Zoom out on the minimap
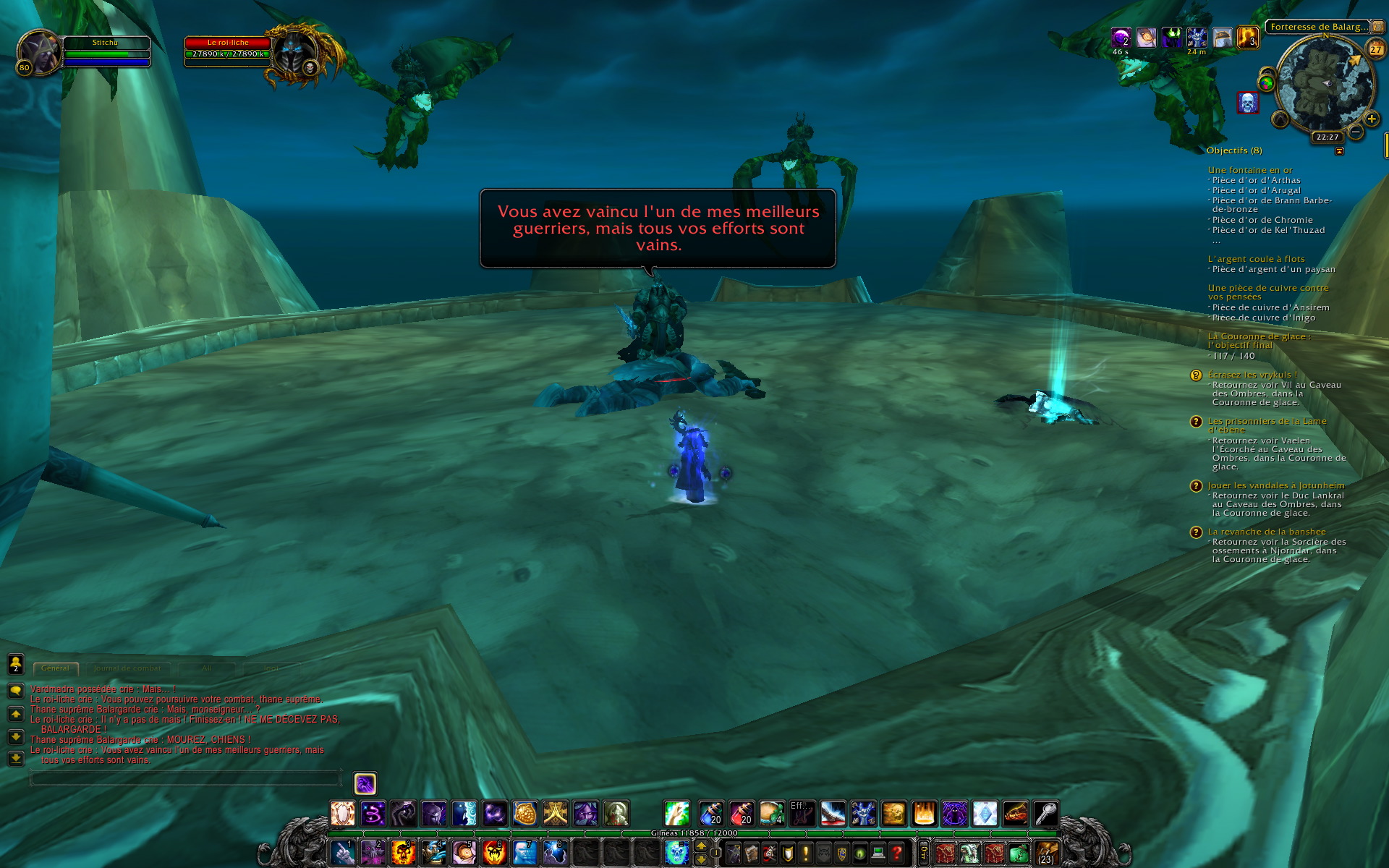The width and height of the screenshot is (1389, 868). tap(1356, 132)
